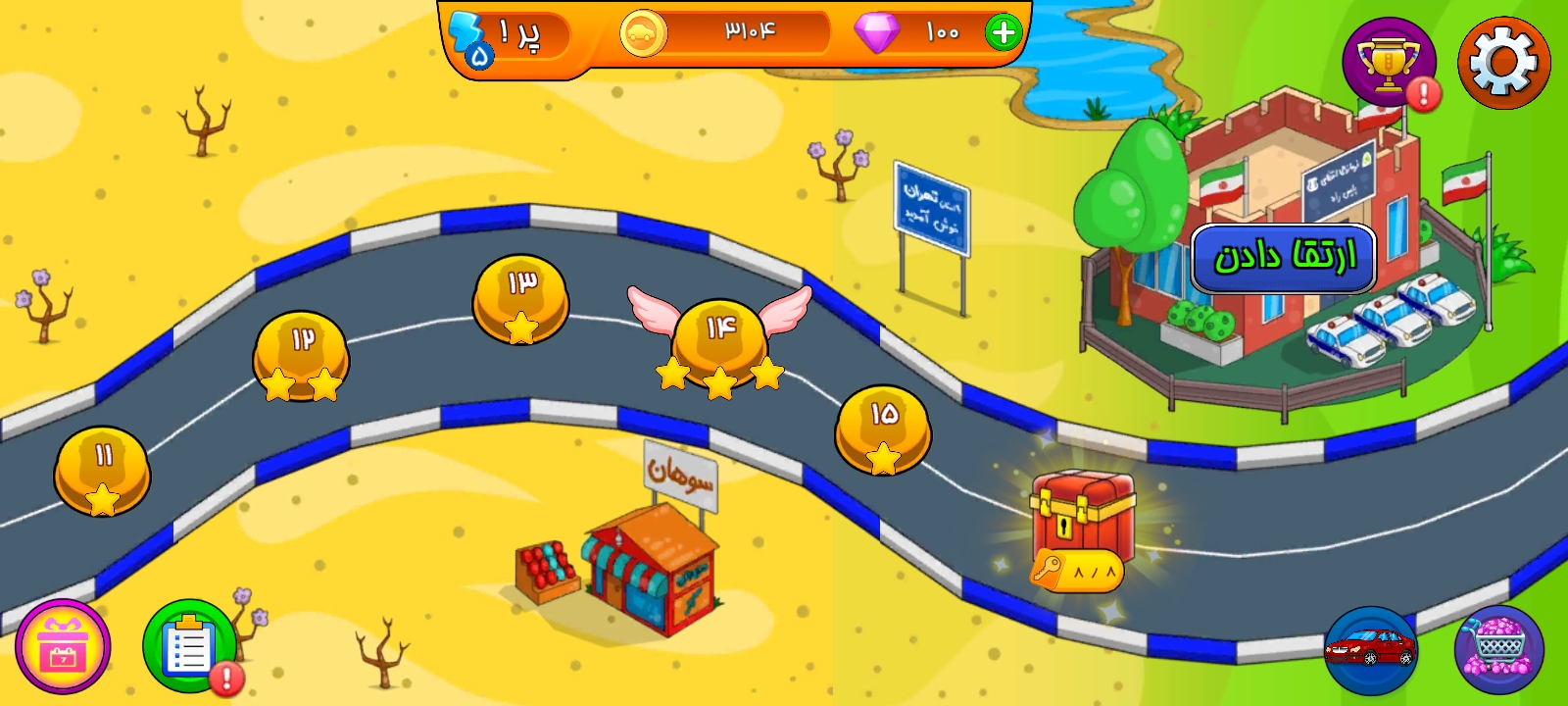Open the red car garage button
The height and width of the screenshot is (706, 1568).
1369,648
